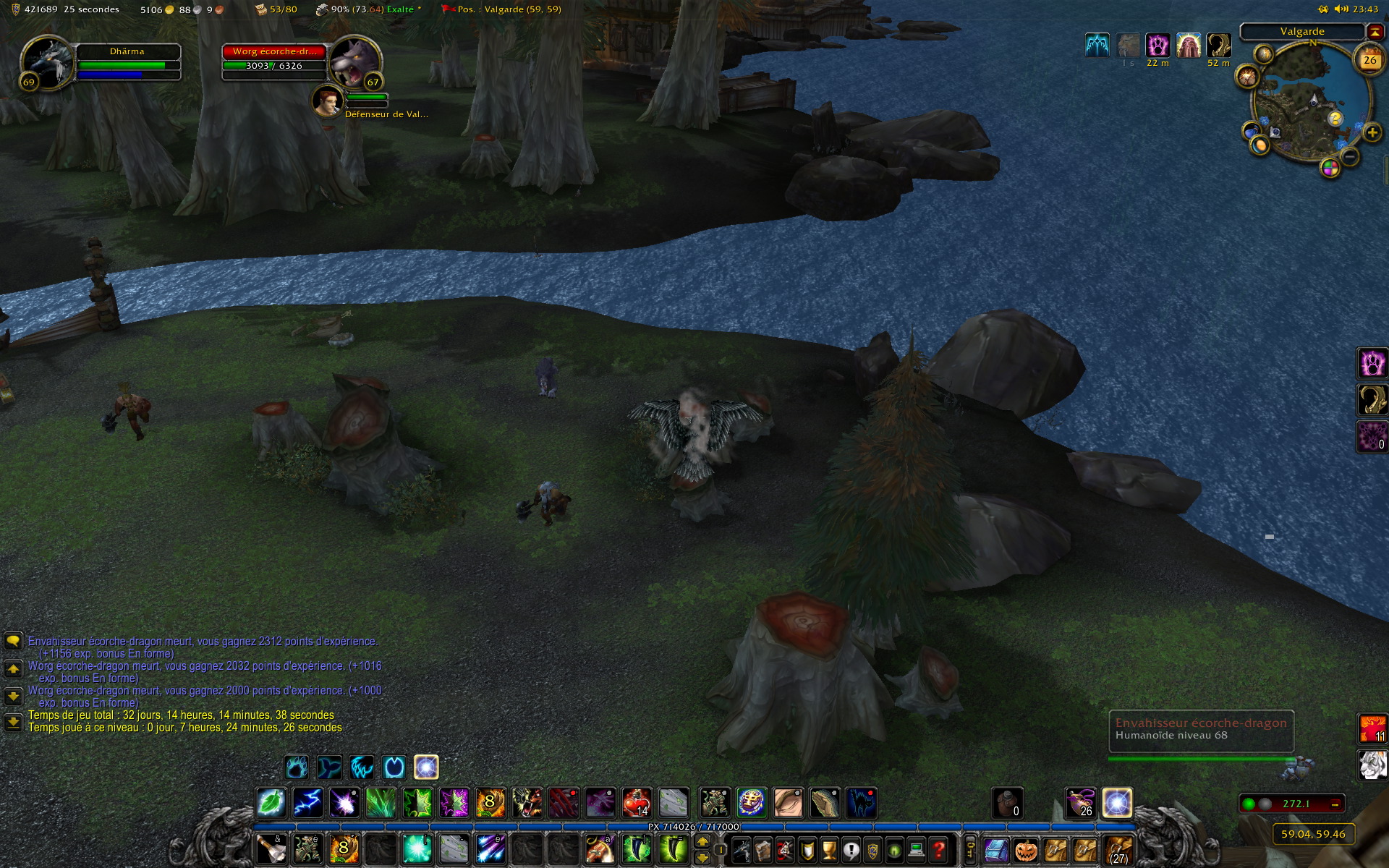
Task: Activate the roaring beast ability
Action: 527,803
